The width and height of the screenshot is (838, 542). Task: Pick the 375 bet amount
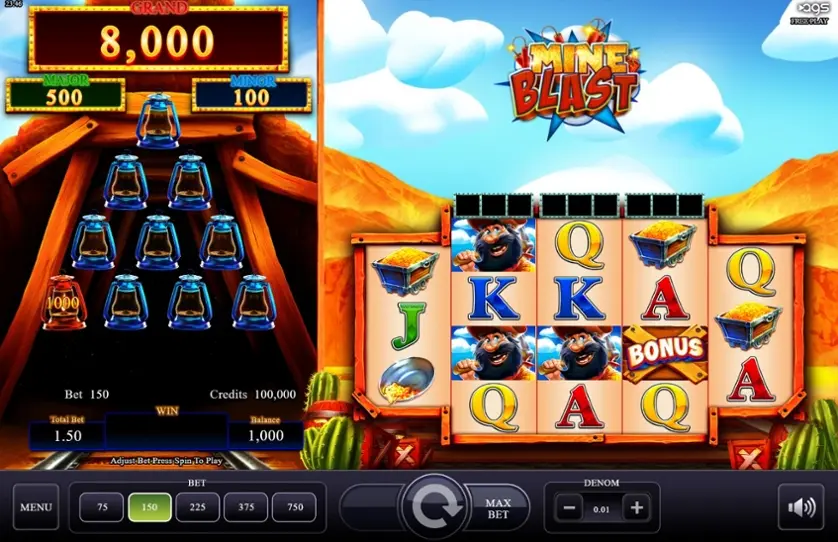[x=246, y=507]
